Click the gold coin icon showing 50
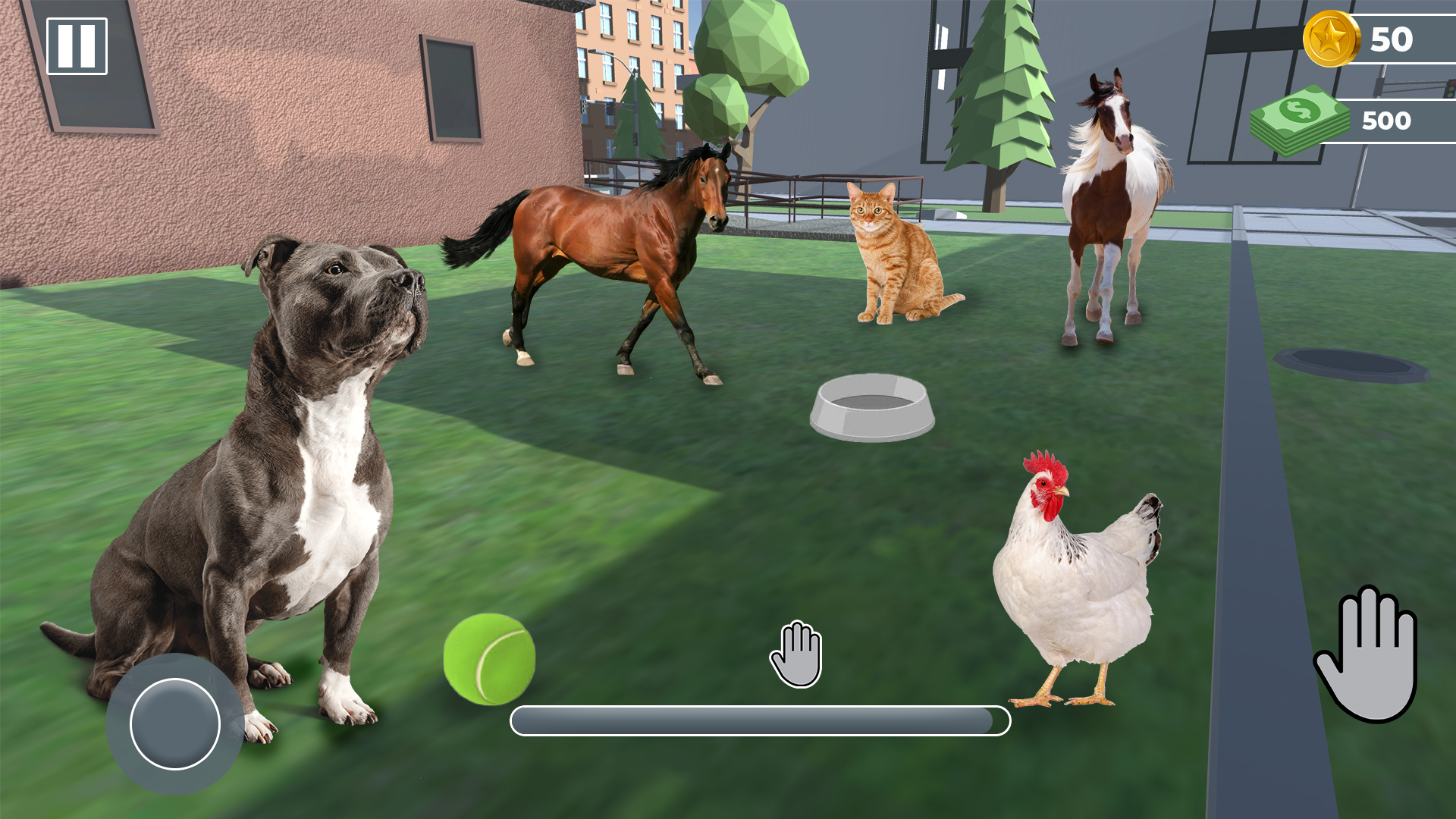Image resolution: width=1456 pixels, height=819 pixels. 1333,36
